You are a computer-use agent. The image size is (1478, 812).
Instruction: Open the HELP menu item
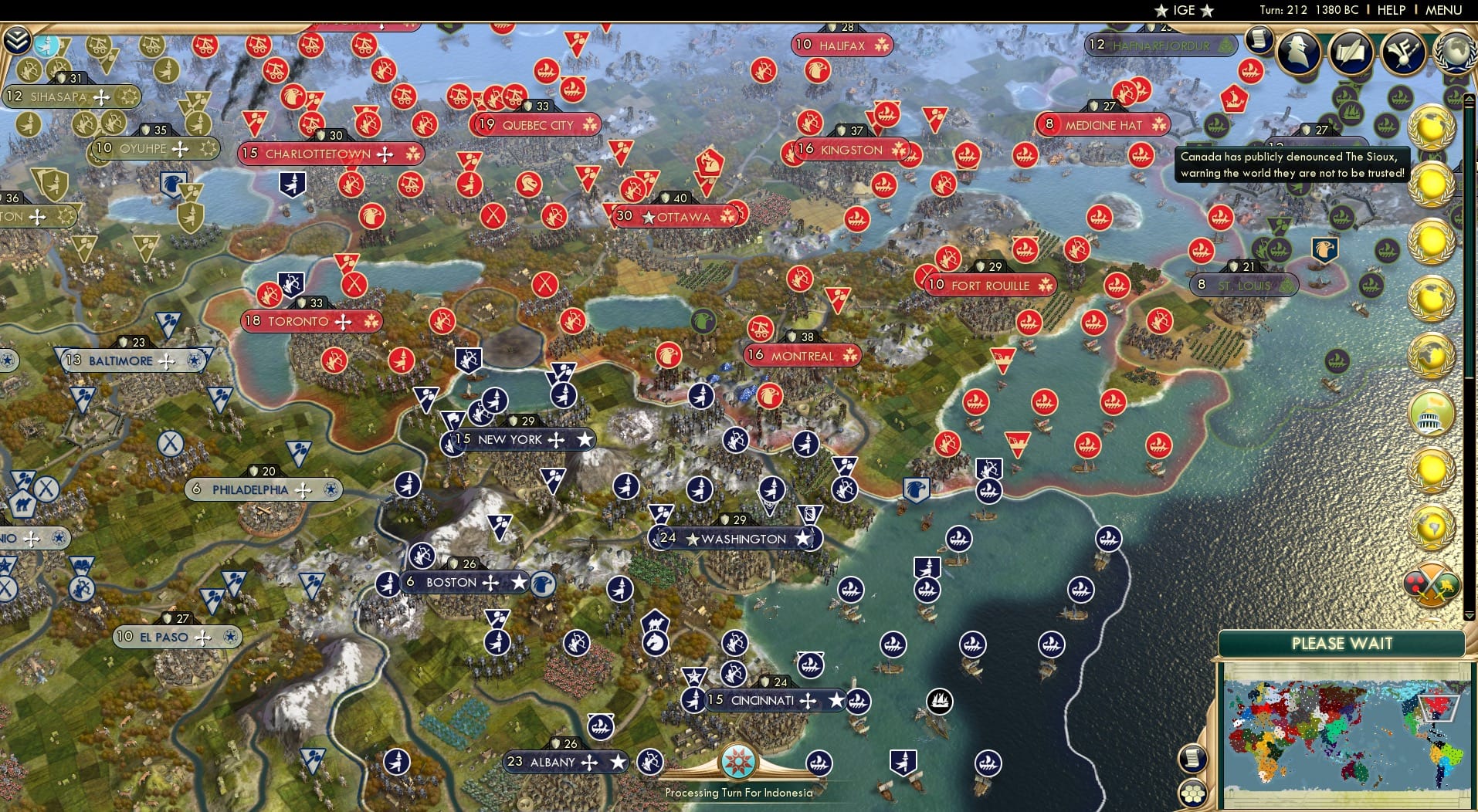(x=1392, y=11)
